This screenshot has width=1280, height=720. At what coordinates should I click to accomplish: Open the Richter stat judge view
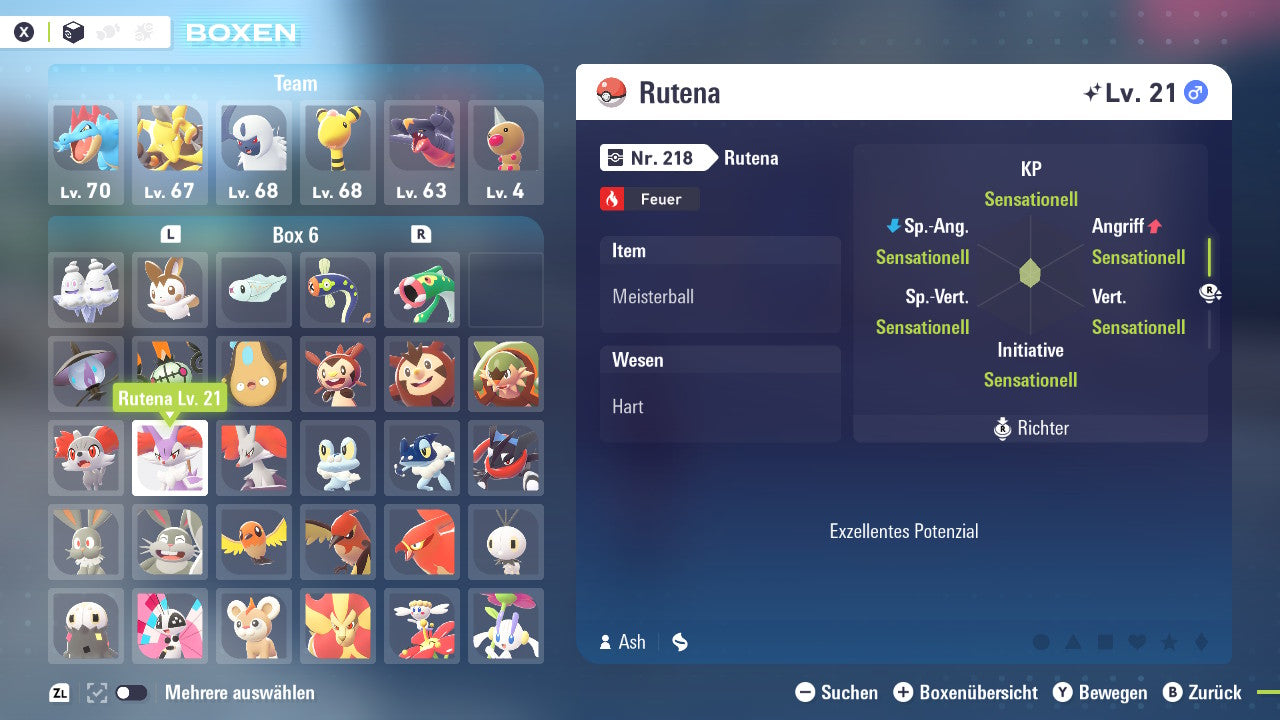(x=1030, y=428)
